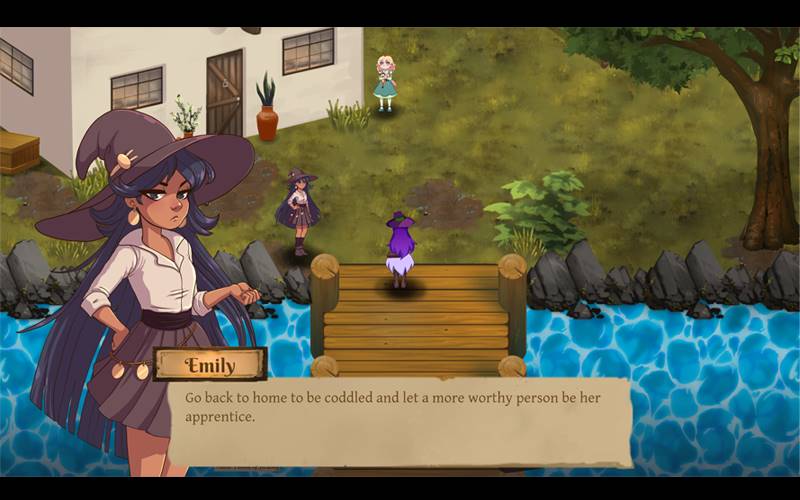Viewport: 800px width, 500px height.
Task: Click the dialogue box to continue Emily's speech
Action: pos(400,420)
